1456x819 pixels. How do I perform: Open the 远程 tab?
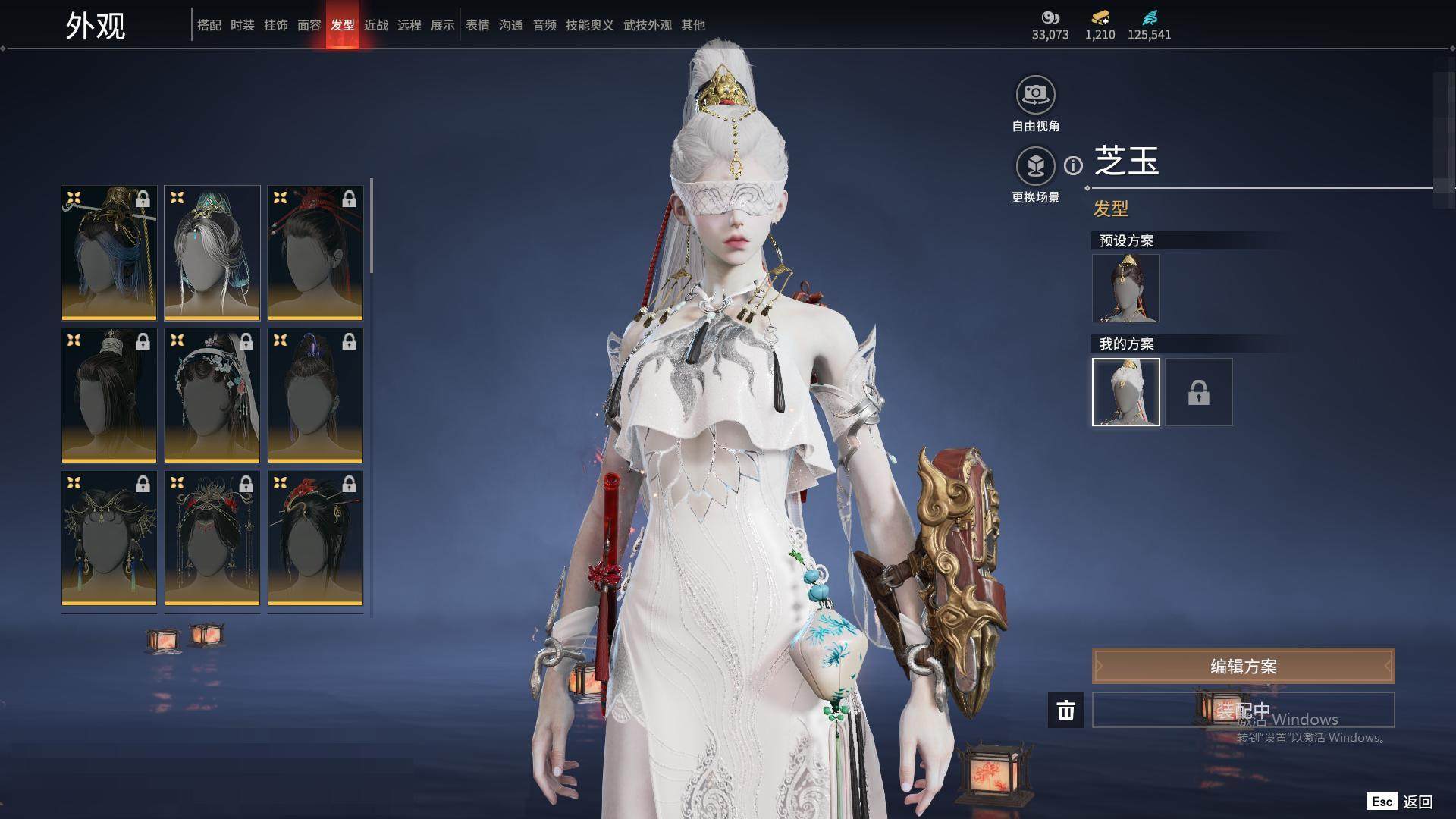(409, 25)
